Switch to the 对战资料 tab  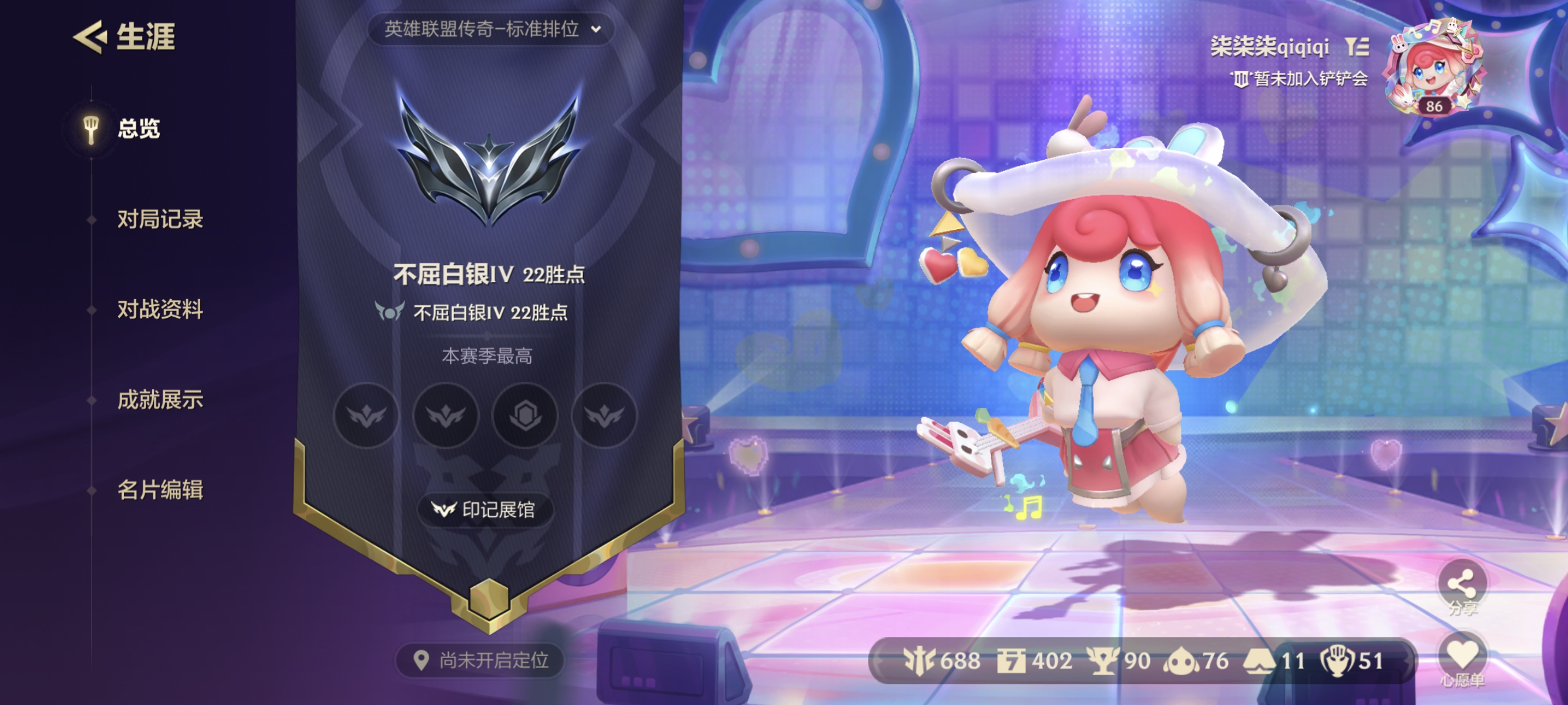tap(160, 310)
